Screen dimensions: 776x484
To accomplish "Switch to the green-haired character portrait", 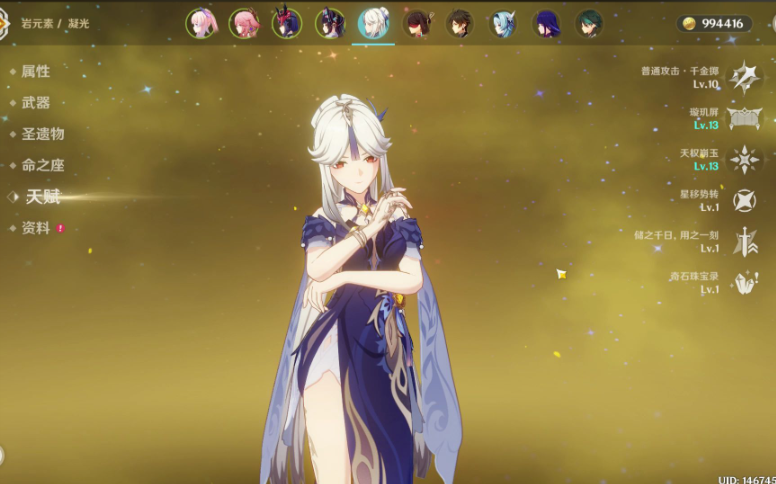I will tap(589, 23).
